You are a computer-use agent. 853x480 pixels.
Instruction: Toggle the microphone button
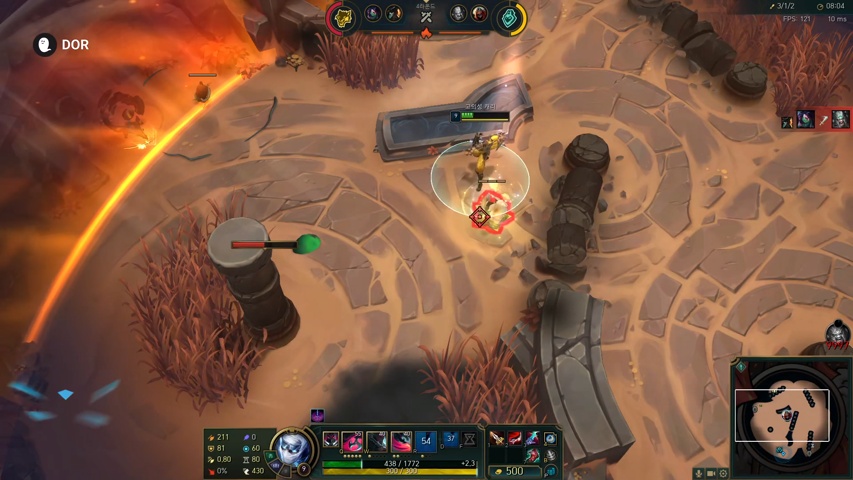(698, 473)
